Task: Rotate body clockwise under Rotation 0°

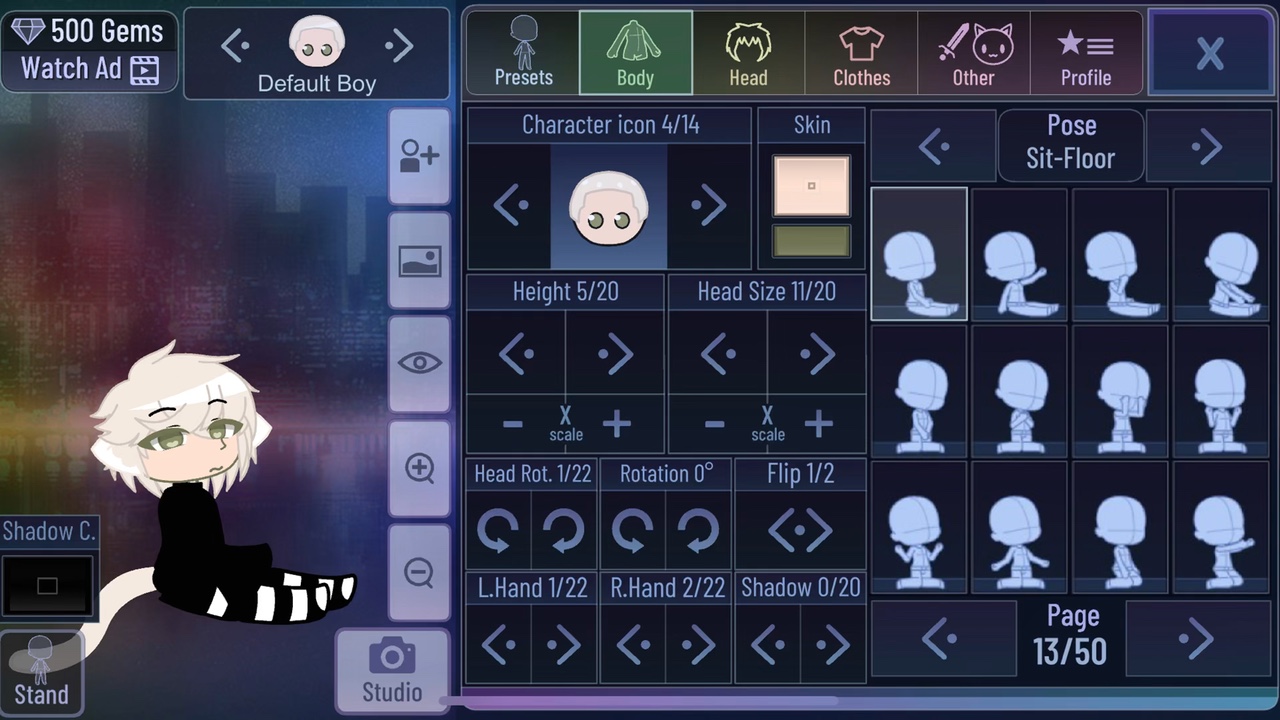Action: [697, 531]
